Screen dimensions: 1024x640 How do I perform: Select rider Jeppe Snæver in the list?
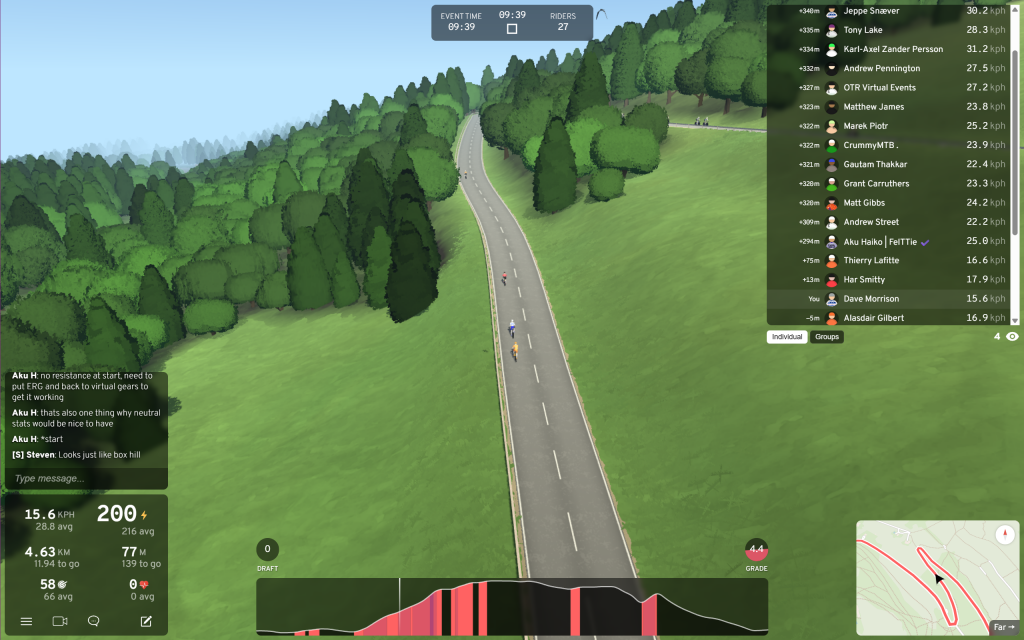890,11
